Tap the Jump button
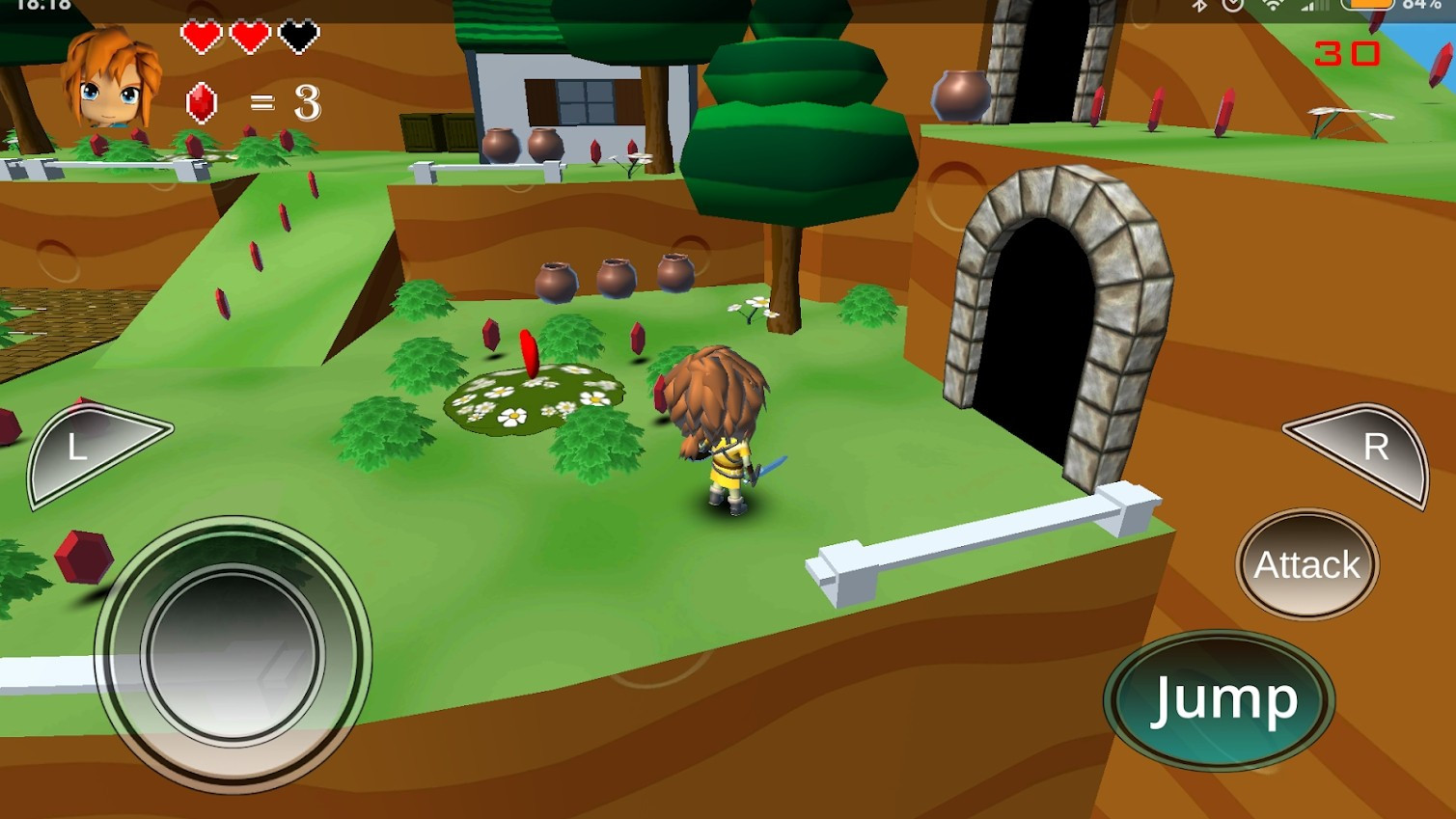 tap(1220, 699)
